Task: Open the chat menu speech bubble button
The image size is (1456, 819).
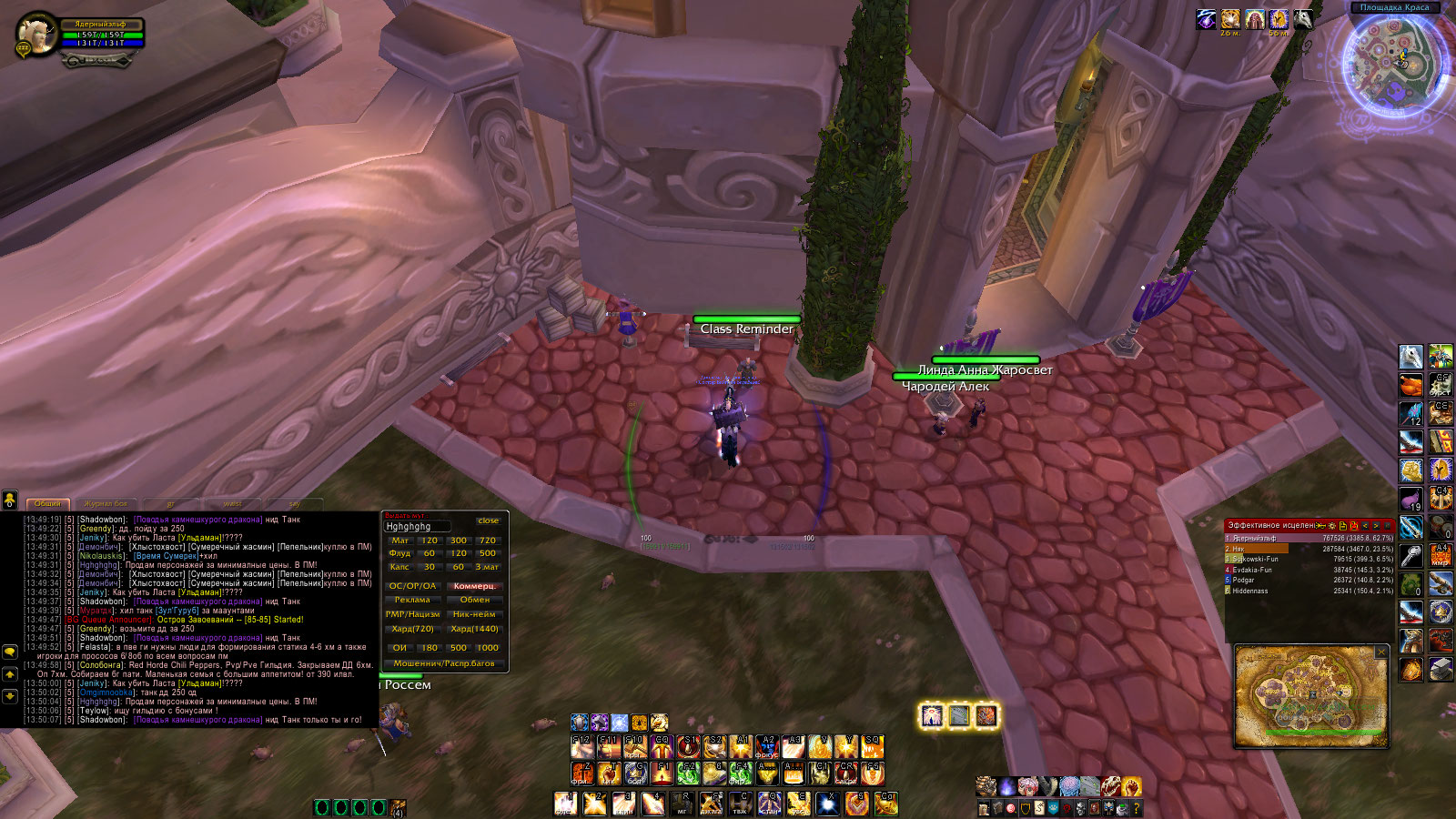Action: [x=10, y=652]
